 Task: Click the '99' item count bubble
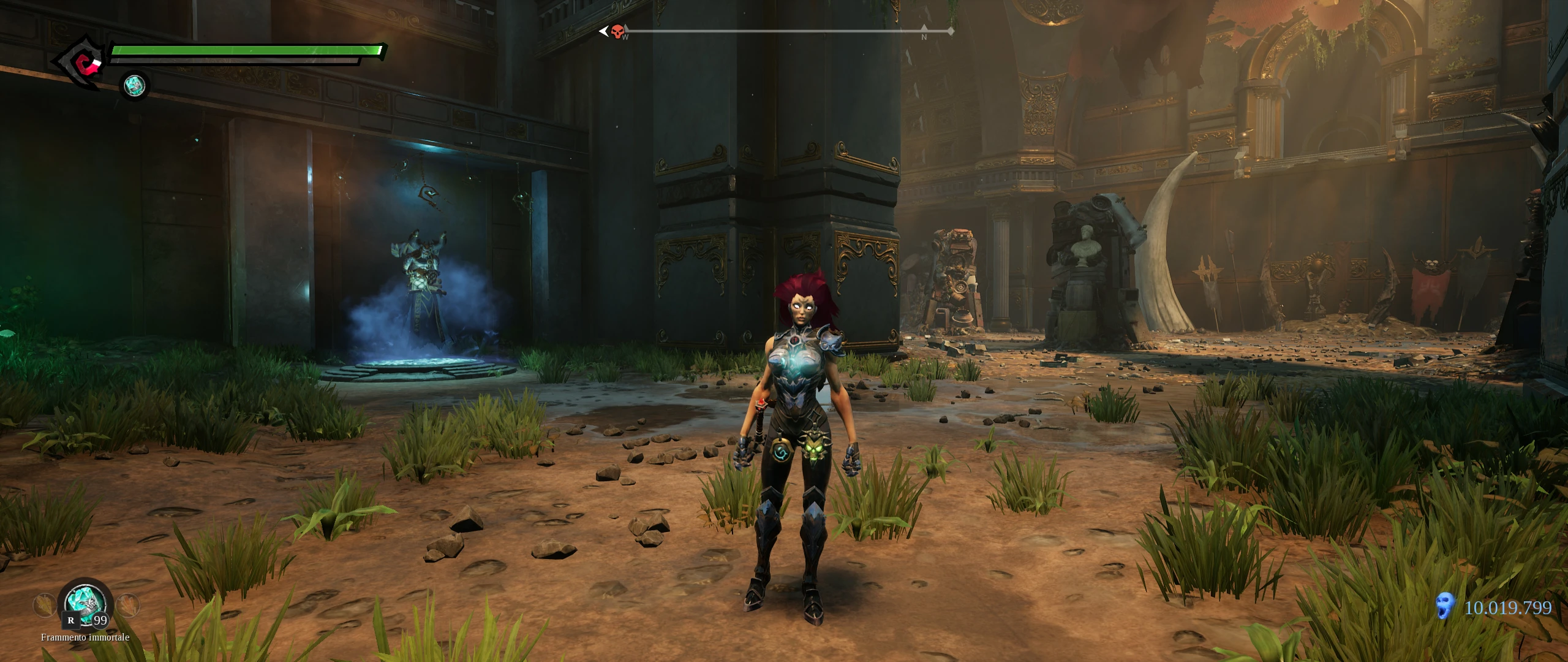point(100,621)
